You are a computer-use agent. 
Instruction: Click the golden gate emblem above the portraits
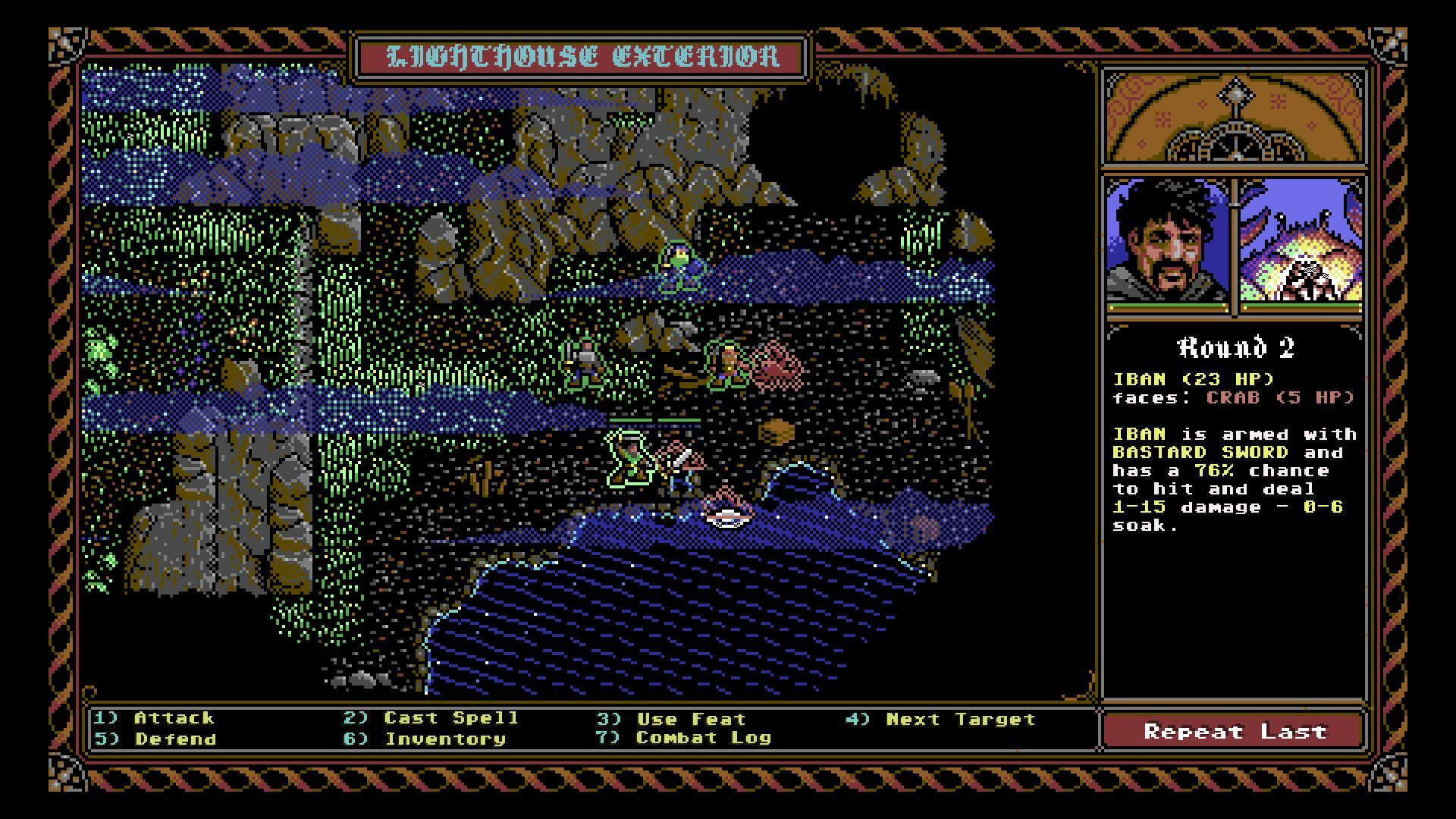1235,121
